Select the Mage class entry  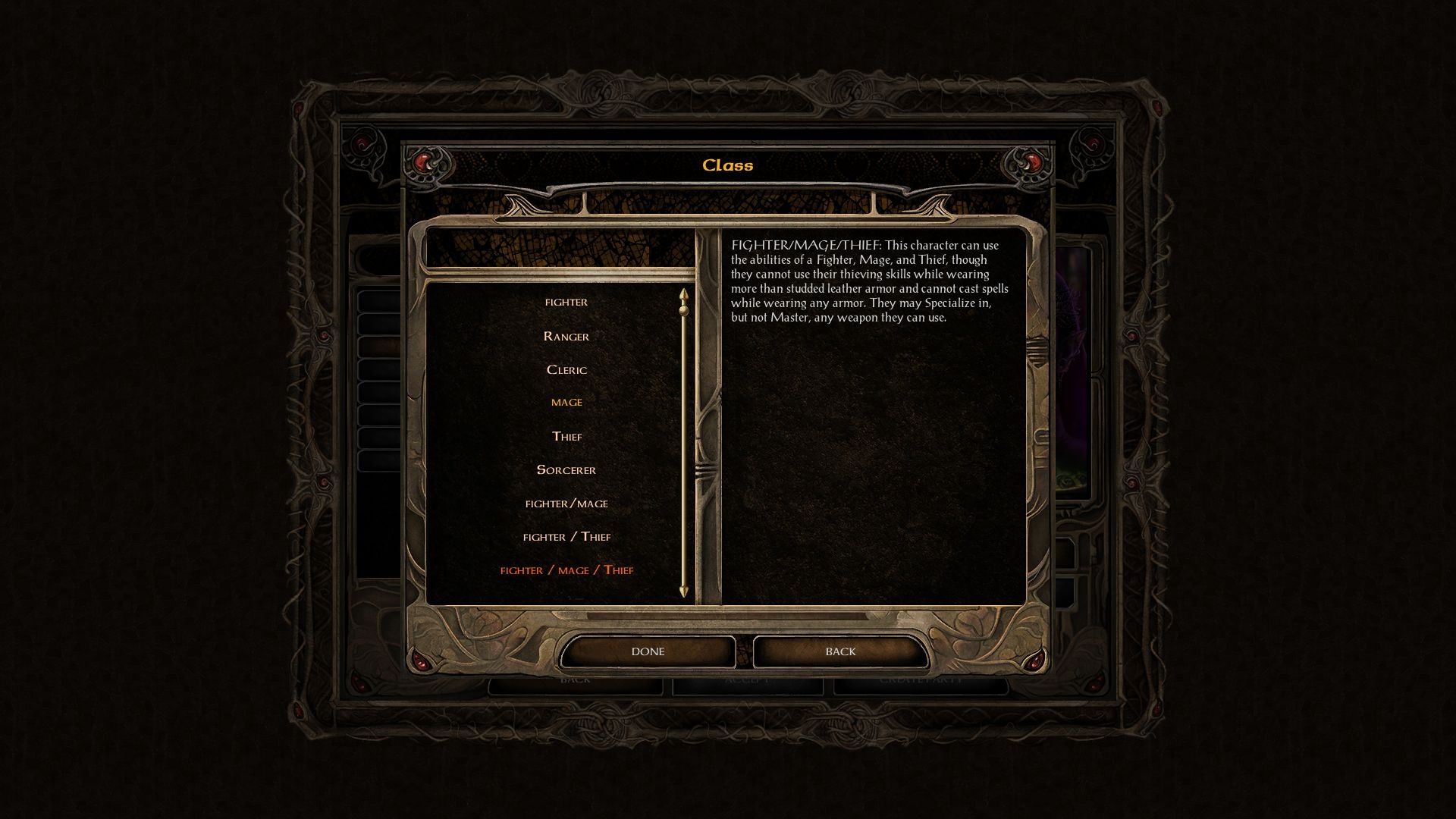click(566, 403)
